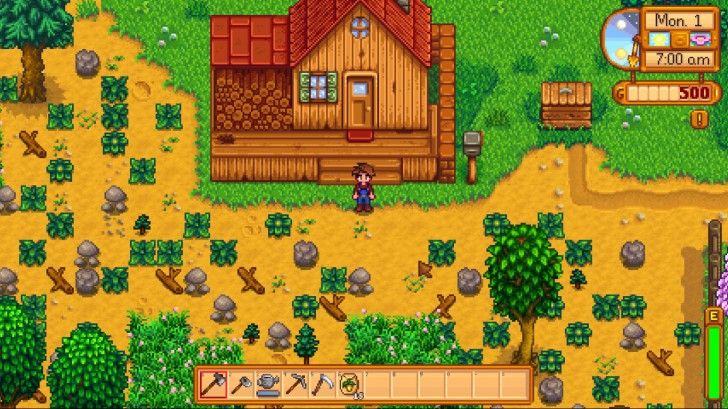Equip the watering can from the toolbar
Screen dimensions: 728x409
pos(268,383)
